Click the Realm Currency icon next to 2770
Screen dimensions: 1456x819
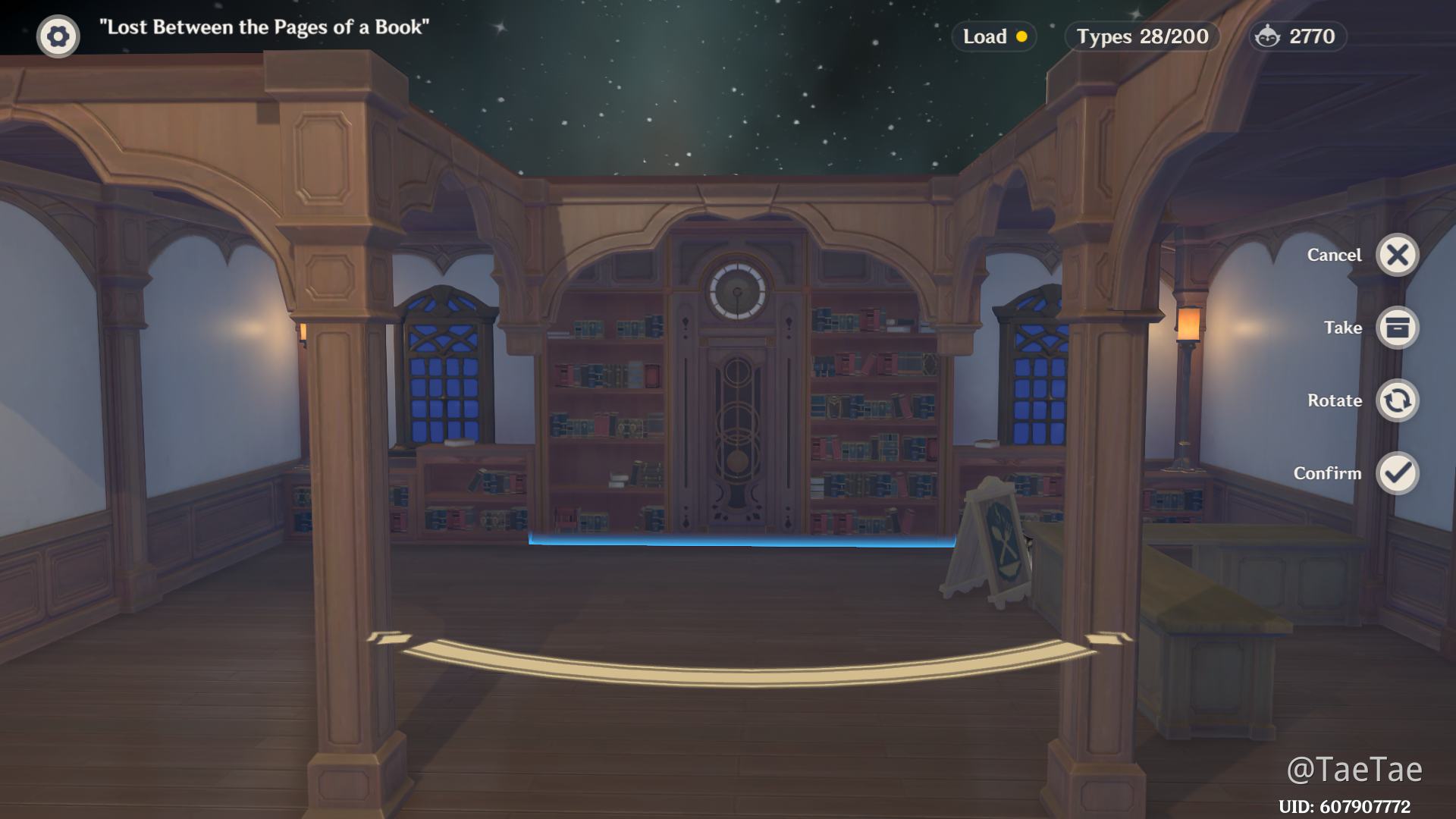(x=1269, y=36)
